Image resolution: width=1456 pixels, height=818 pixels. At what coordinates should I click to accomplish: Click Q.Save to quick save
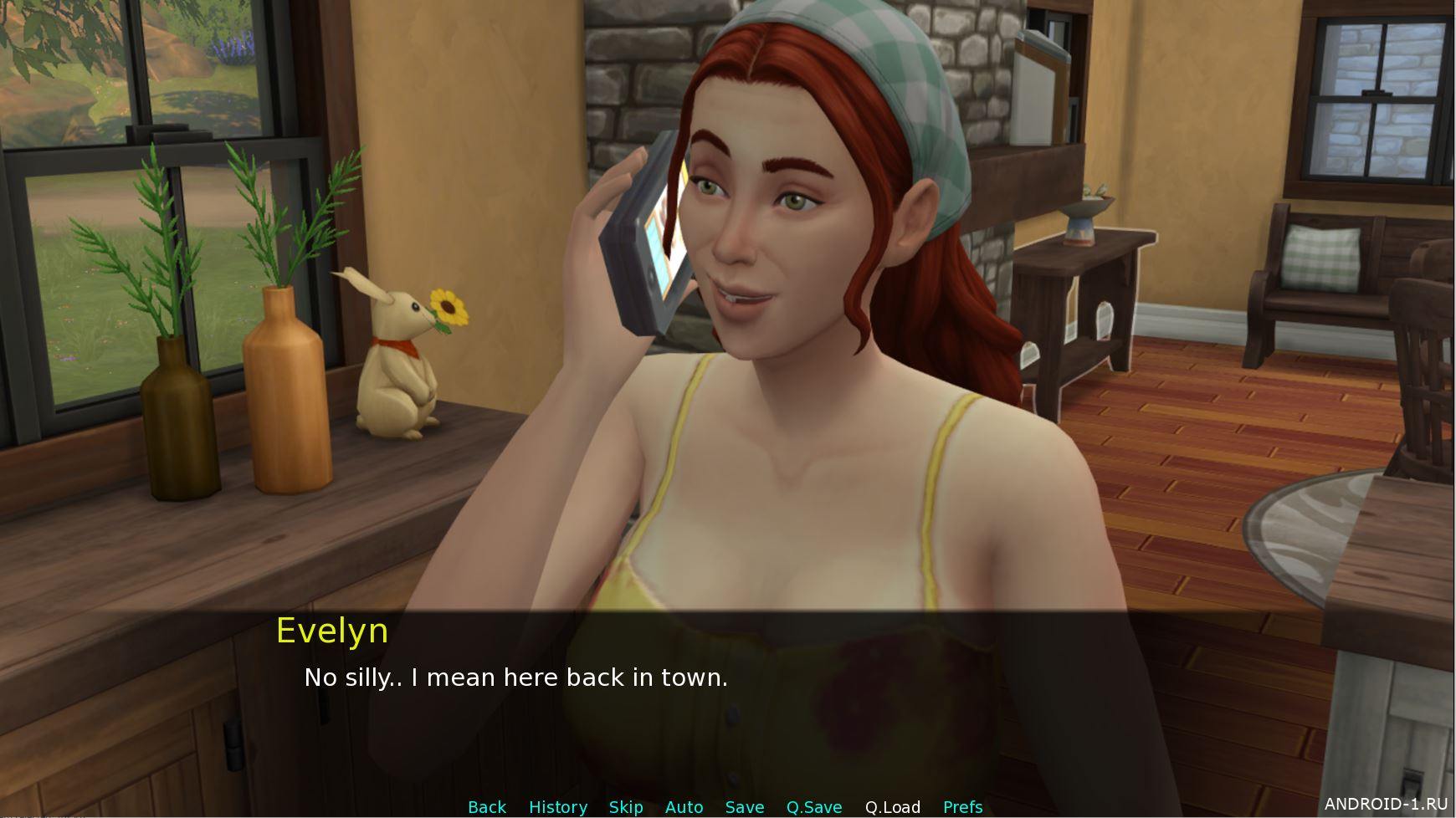point(813,807)
